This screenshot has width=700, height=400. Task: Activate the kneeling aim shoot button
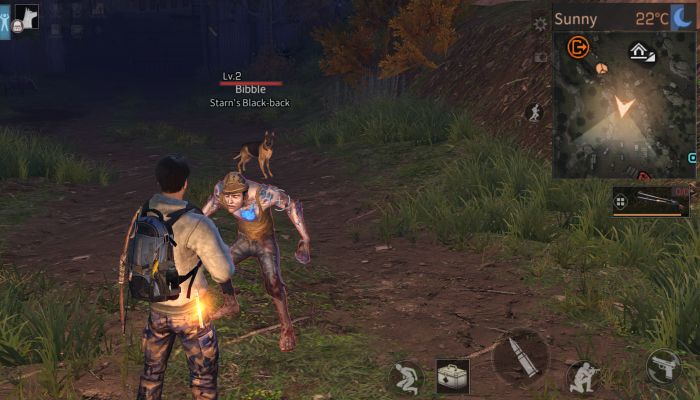(x=583, y=377)
